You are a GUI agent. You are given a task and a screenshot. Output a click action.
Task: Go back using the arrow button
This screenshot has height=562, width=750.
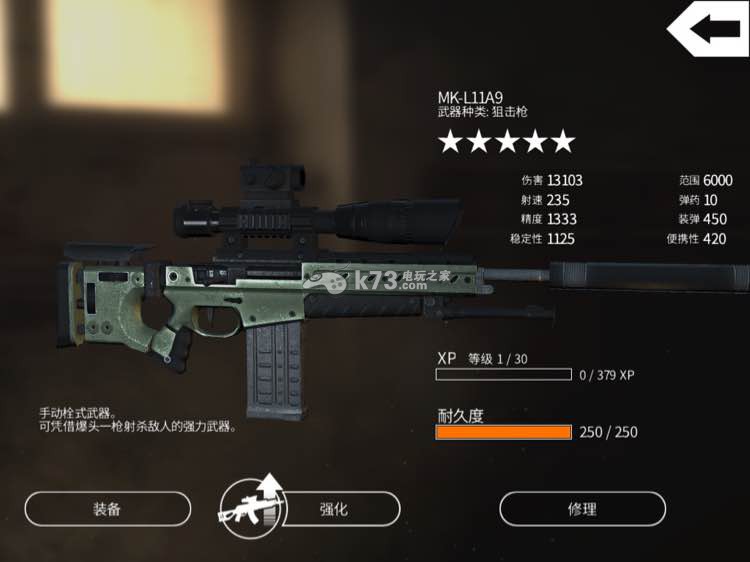(x=706, y=30)
